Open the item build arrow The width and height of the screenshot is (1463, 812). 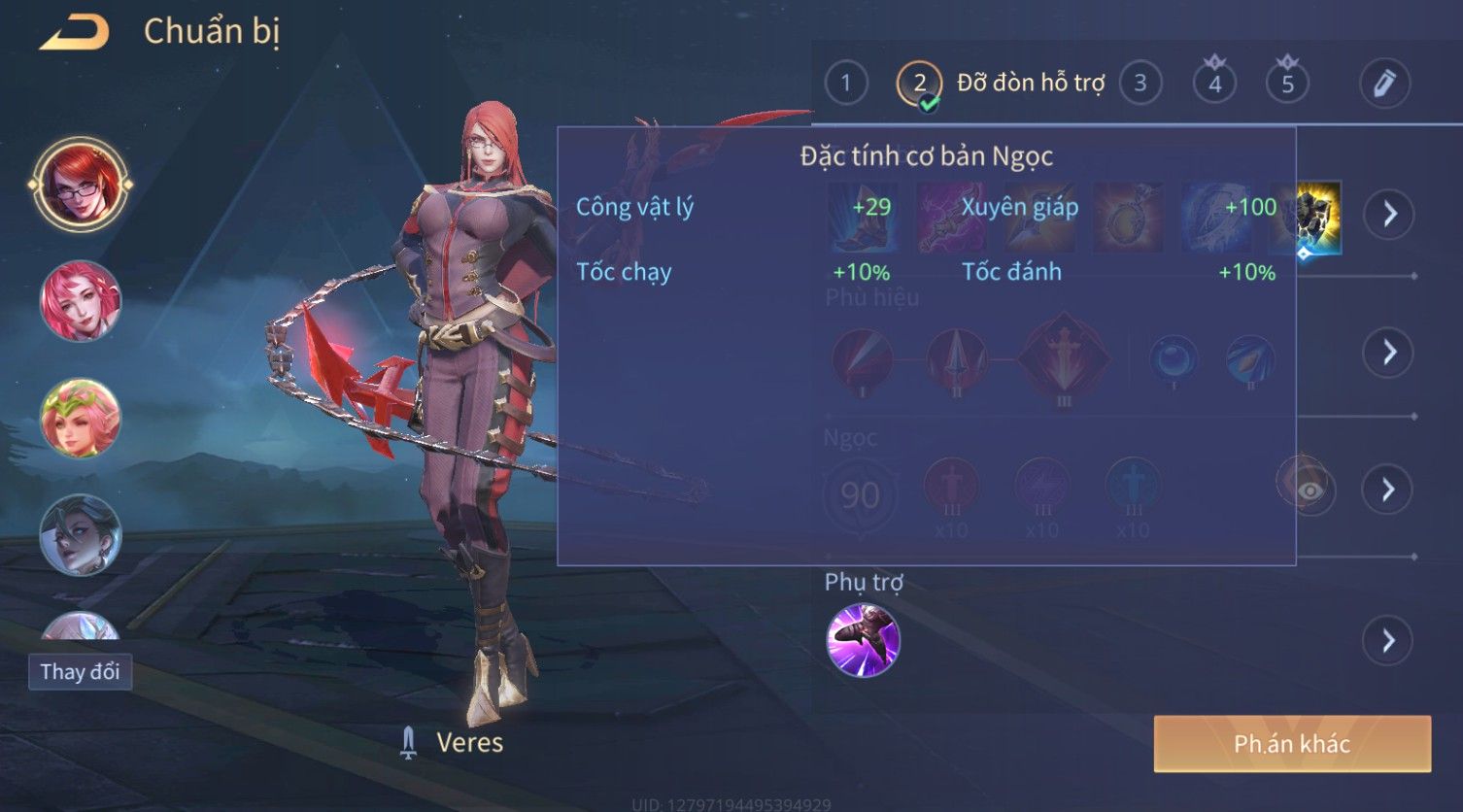(x=1389, y=214)
